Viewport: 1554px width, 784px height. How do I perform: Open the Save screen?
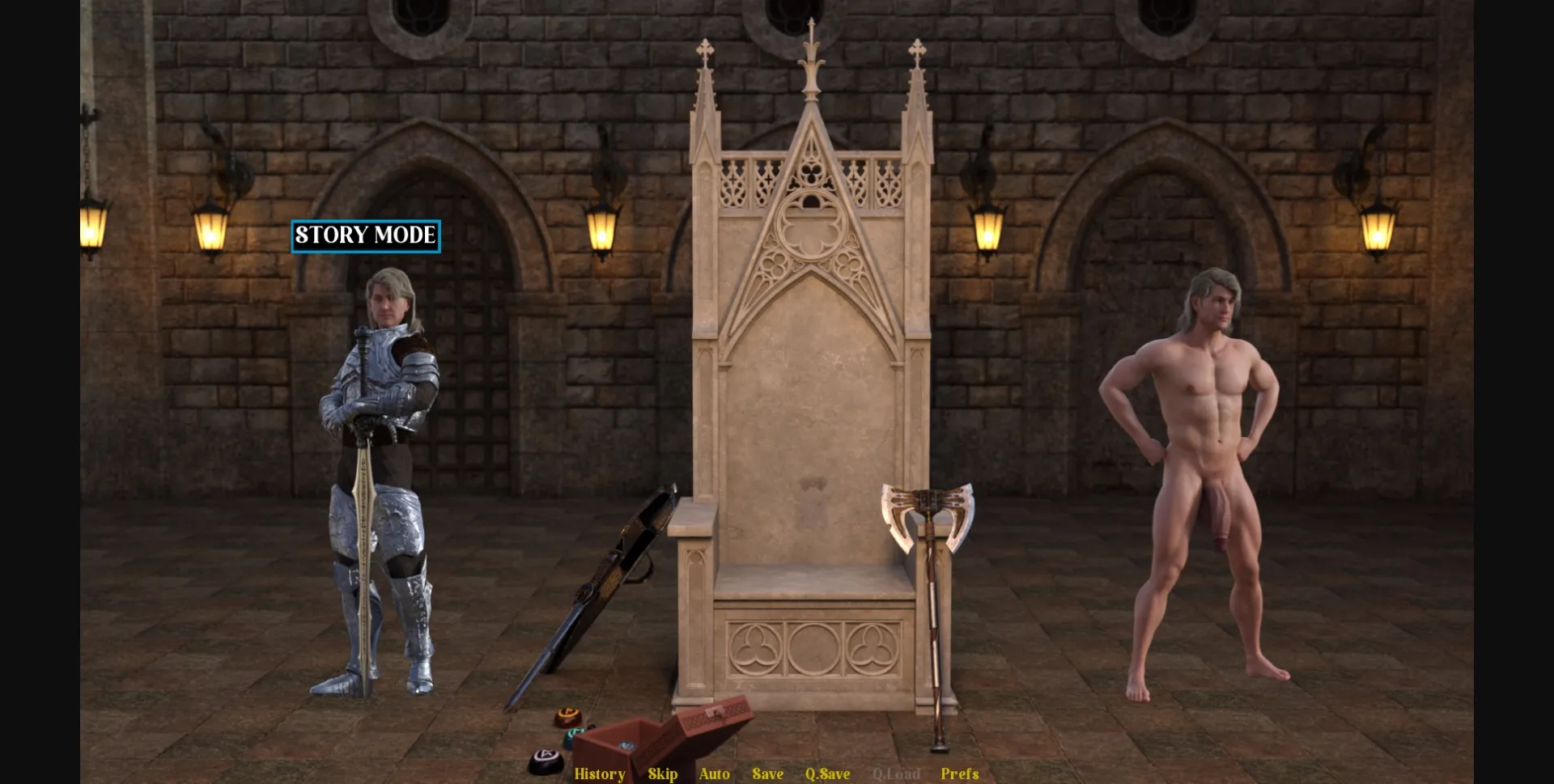pyautogui.click(x=767, y=773)
